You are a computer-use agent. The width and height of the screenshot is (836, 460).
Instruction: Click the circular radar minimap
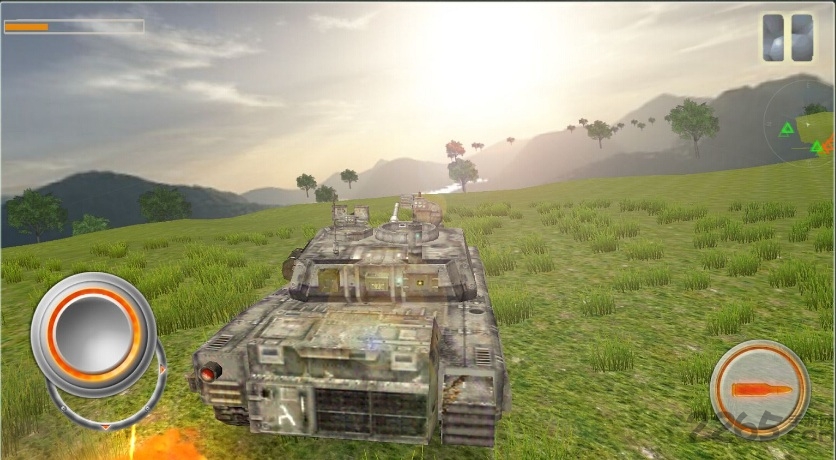point(806,127)
